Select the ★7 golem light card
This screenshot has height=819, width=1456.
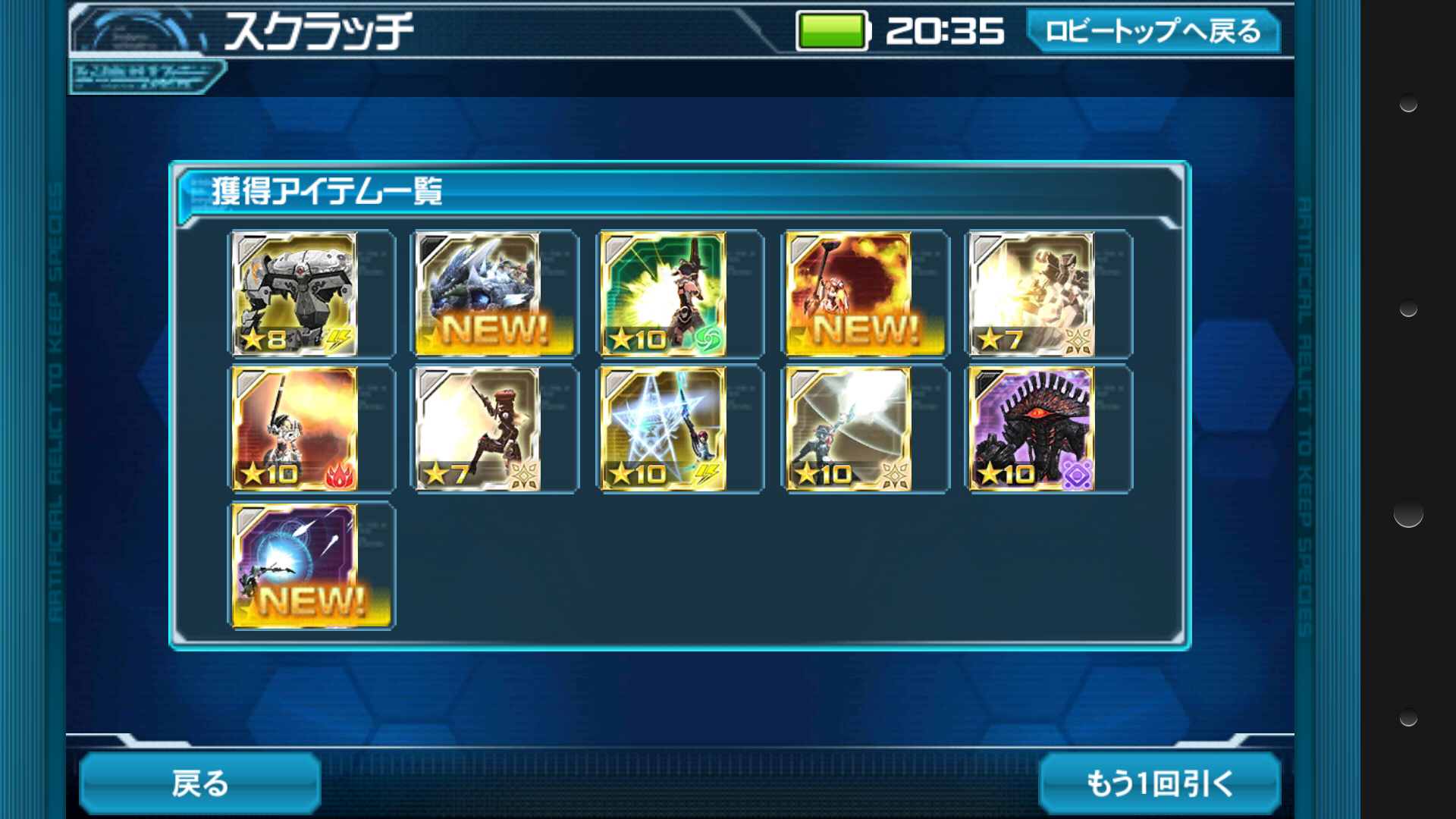pos(1032,294)
